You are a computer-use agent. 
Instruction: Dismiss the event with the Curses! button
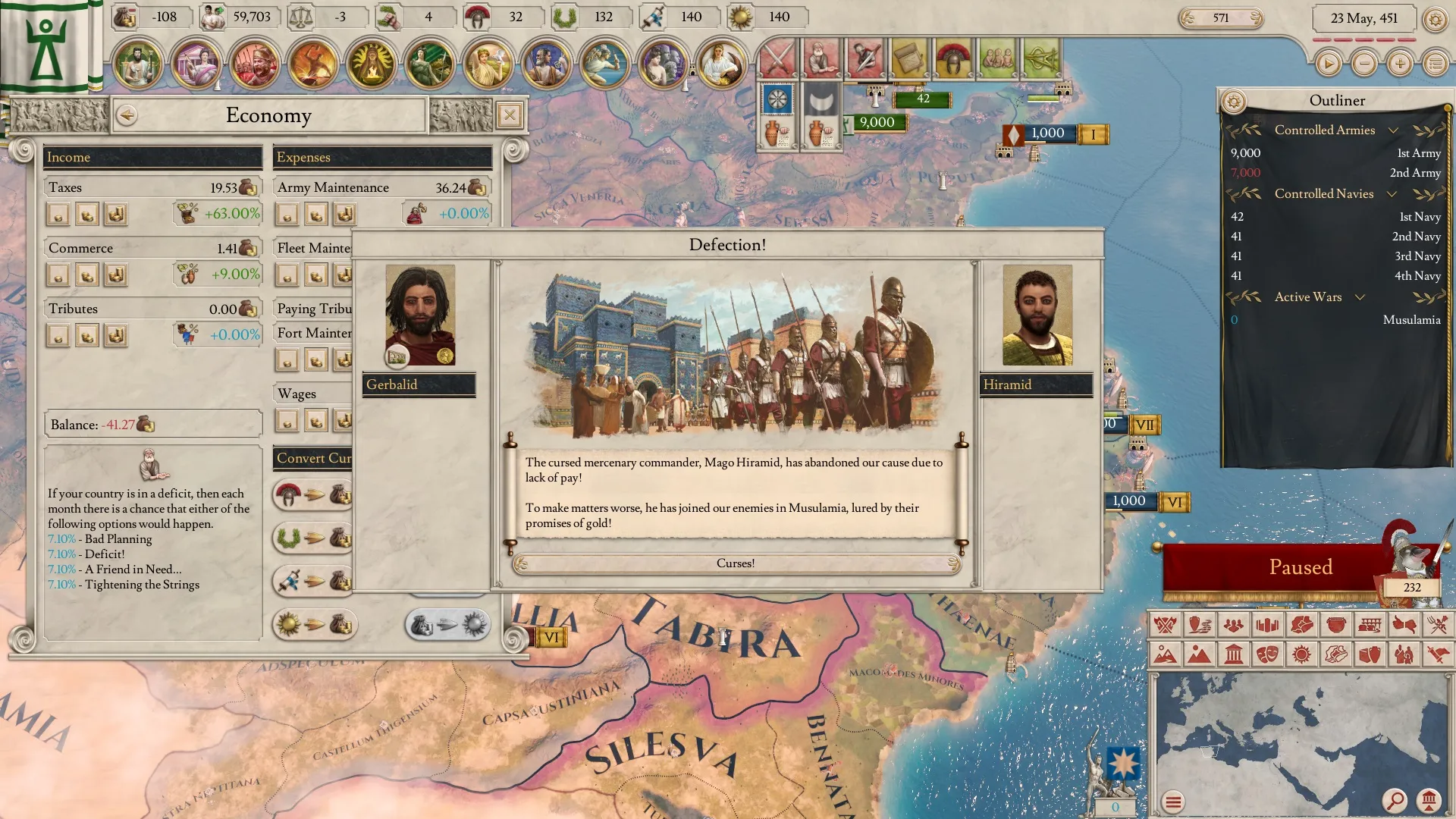[x=735, y=563]
